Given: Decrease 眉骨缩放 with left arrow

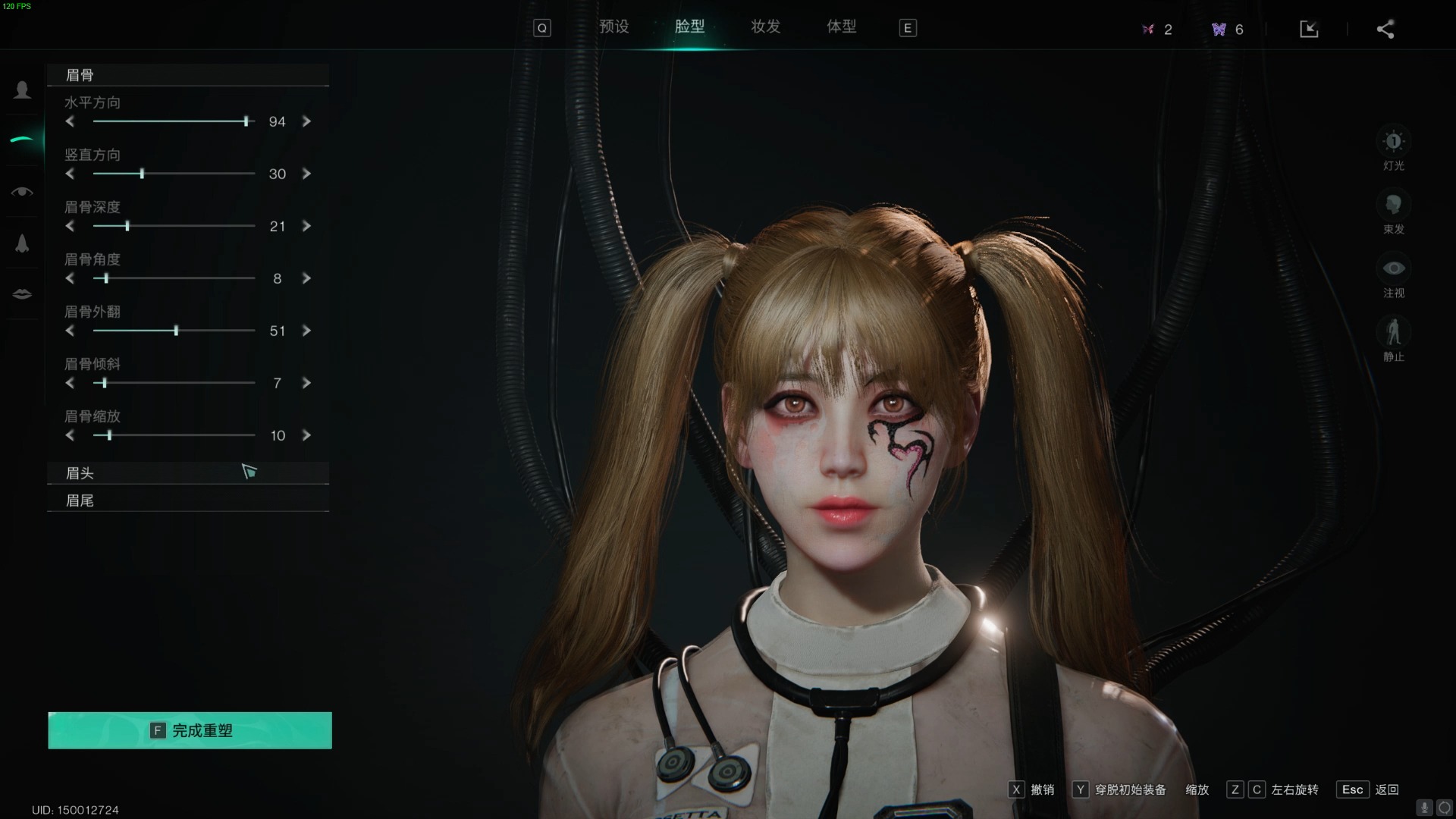Looking at the screenshot, I should point(70,435).
